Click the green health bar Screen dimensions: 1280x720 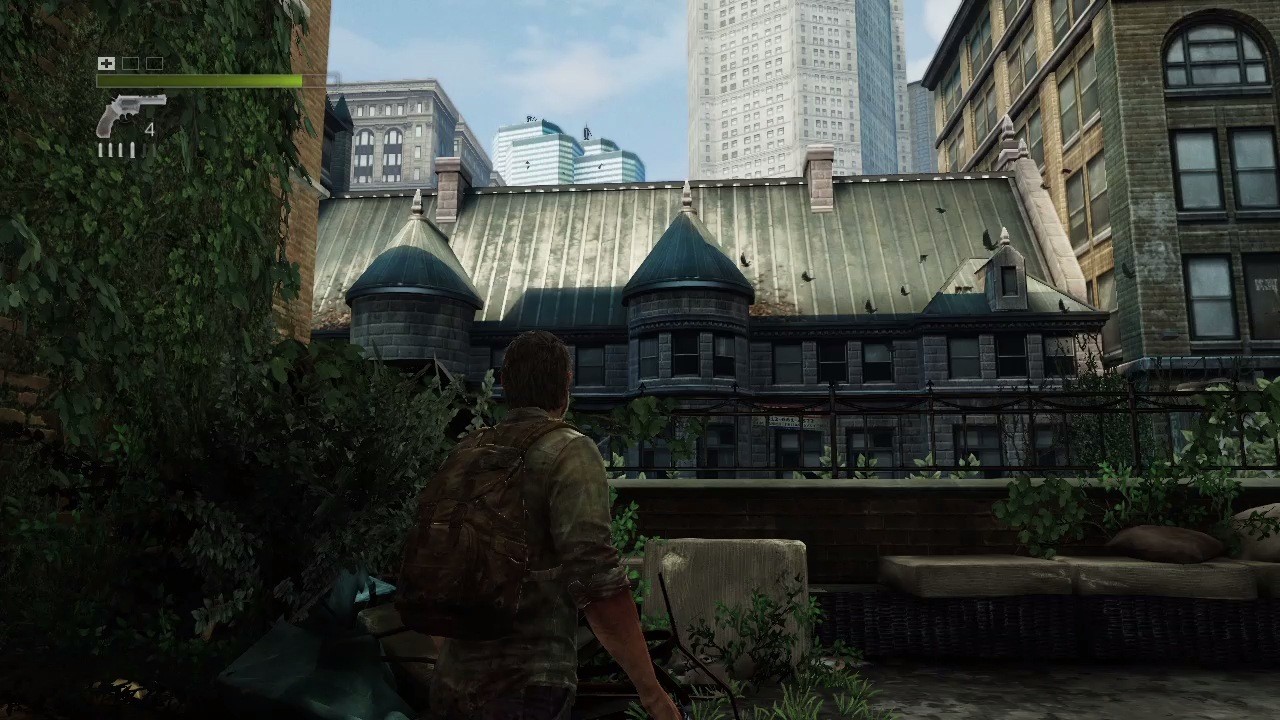coord(200,80)
